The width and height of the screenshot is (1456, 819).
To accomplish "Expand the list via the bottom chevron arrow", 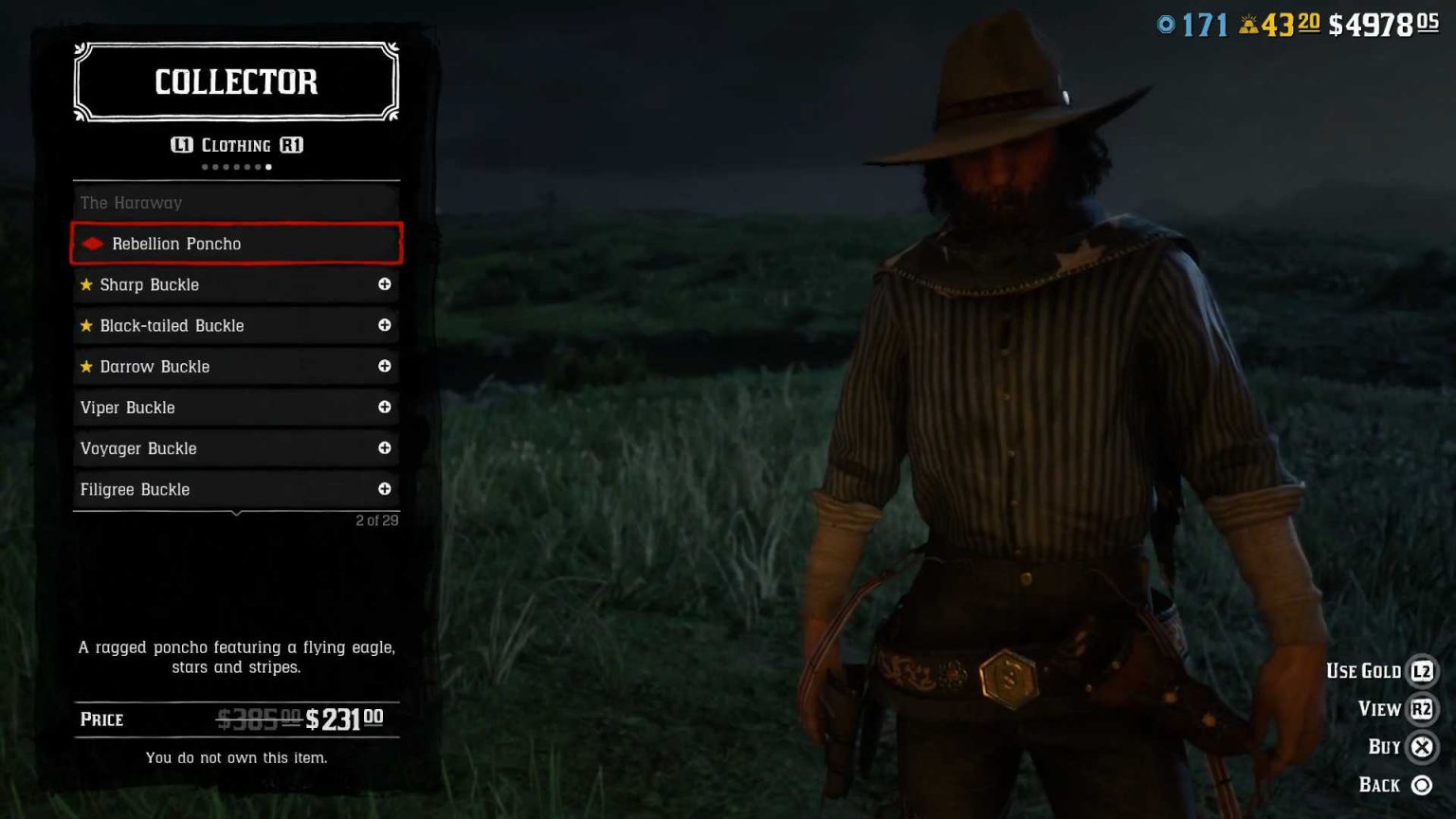I will [235, 512].
